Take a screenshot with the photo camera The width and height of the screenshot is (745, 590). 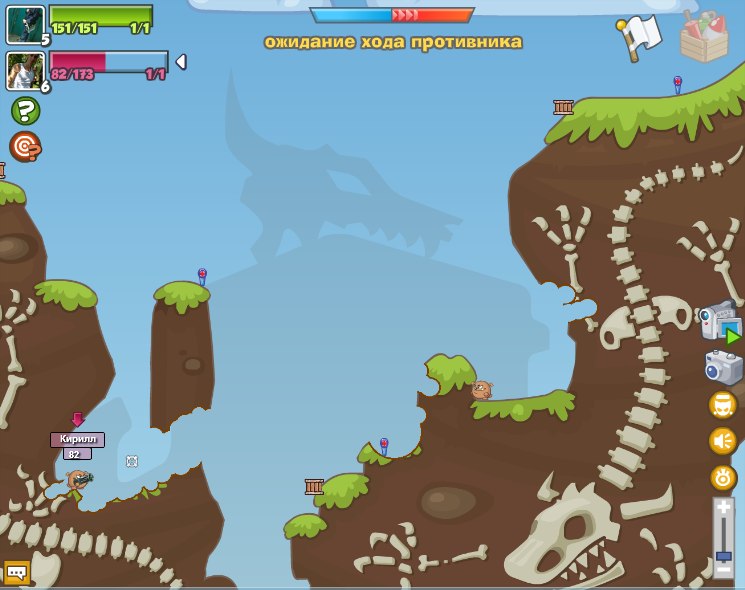tap(722, 367)
